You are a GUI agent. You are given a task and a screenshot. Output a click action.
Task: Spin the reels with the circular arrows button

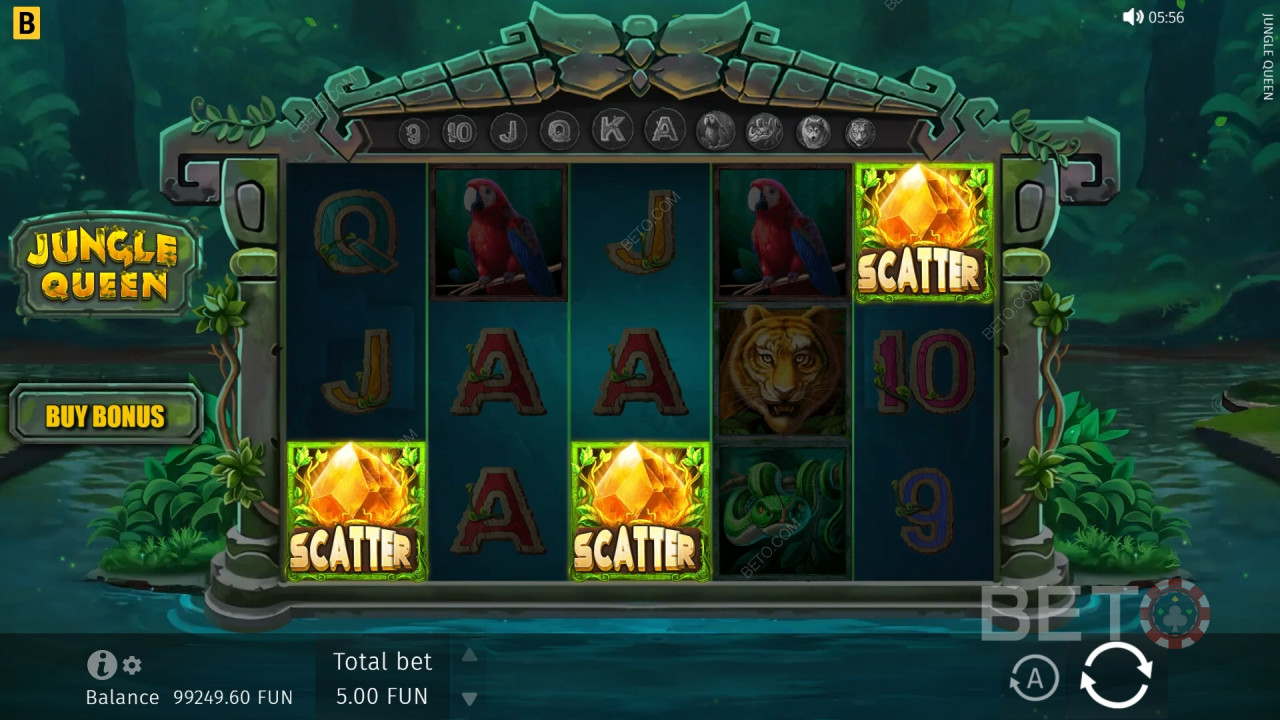1116,676
